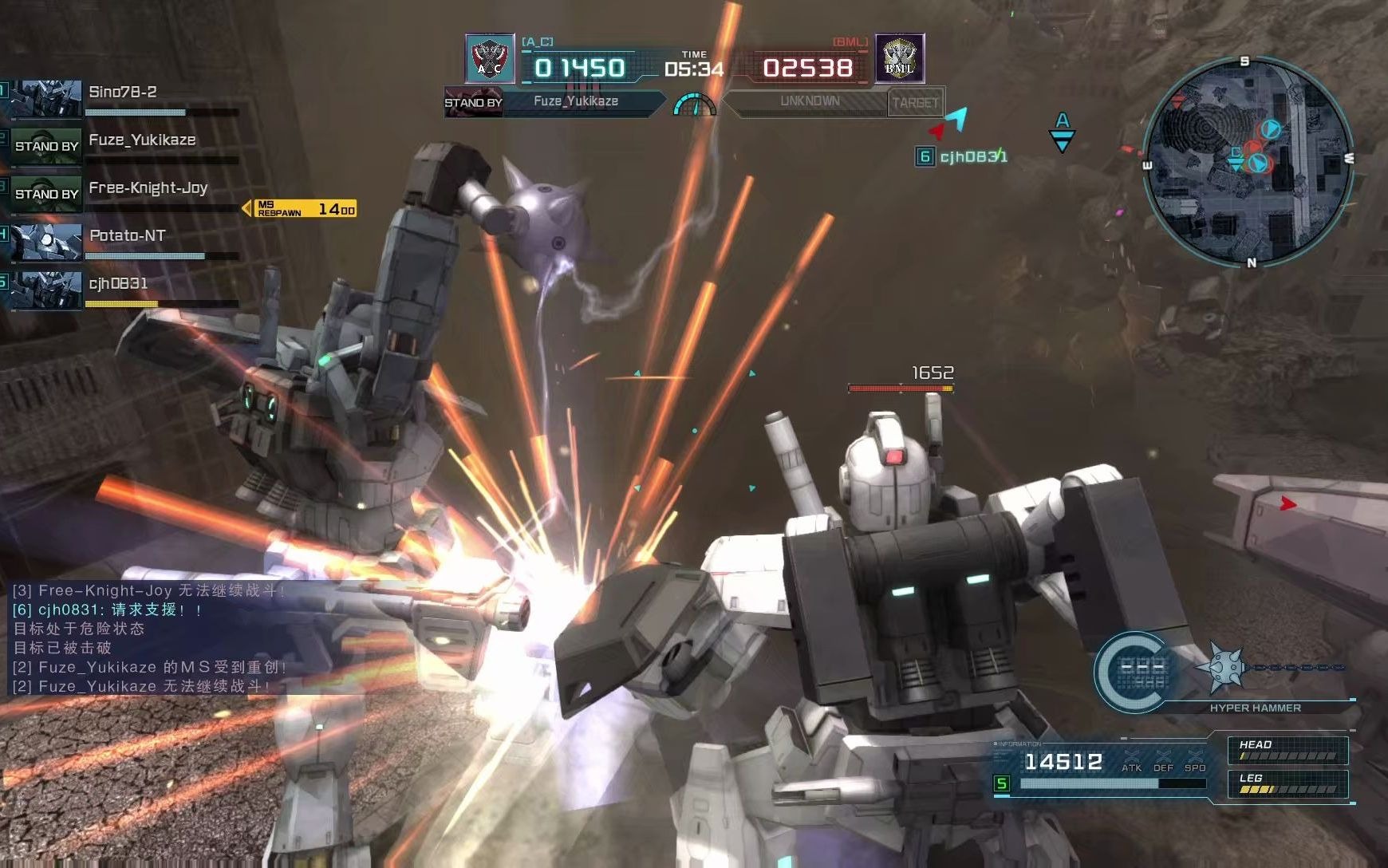Choose Free-Knight-Joy in the squad list
The width and height of the screenshot is (1388, 868).
coord(124,192)
